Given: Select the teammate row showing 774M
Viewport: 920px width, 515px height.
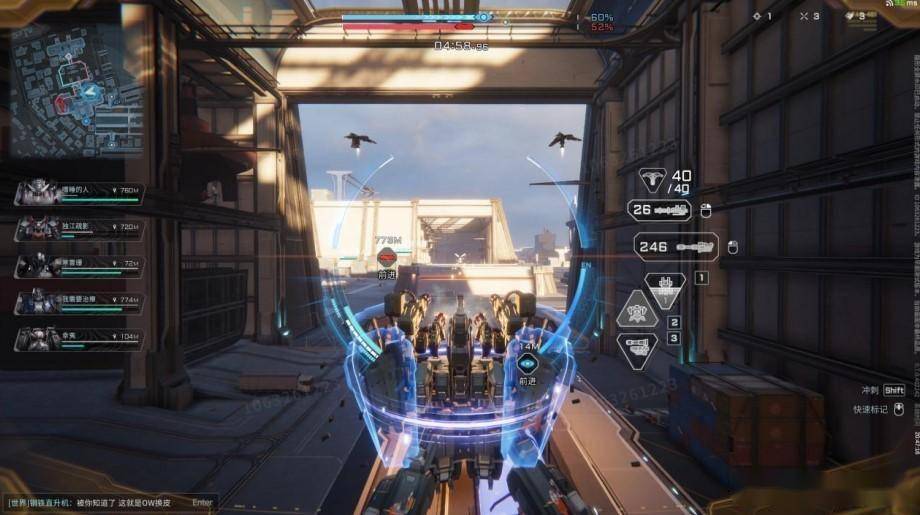Looking at the screenshot, I should pos(78,300).
